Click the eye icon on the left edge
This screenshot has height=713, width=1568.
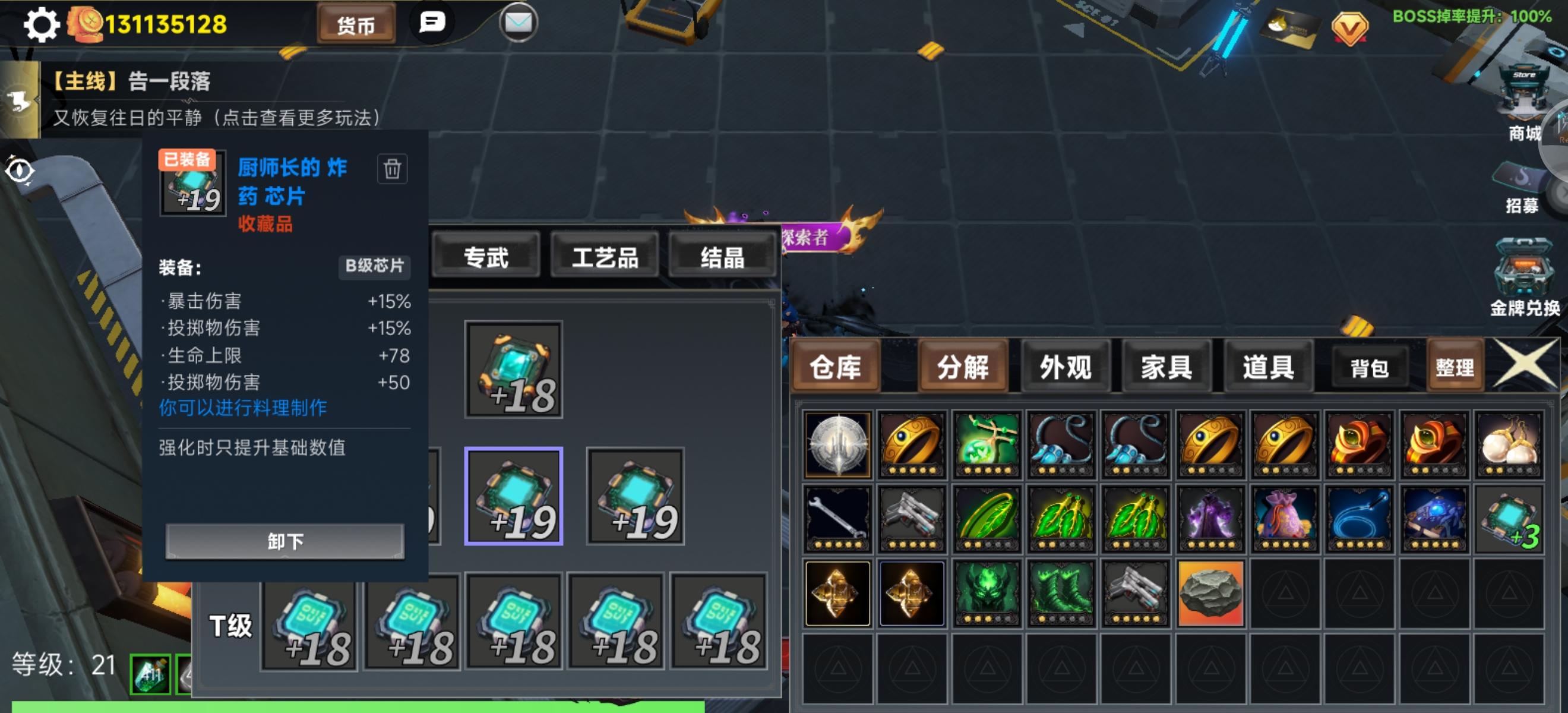[20, 172]
